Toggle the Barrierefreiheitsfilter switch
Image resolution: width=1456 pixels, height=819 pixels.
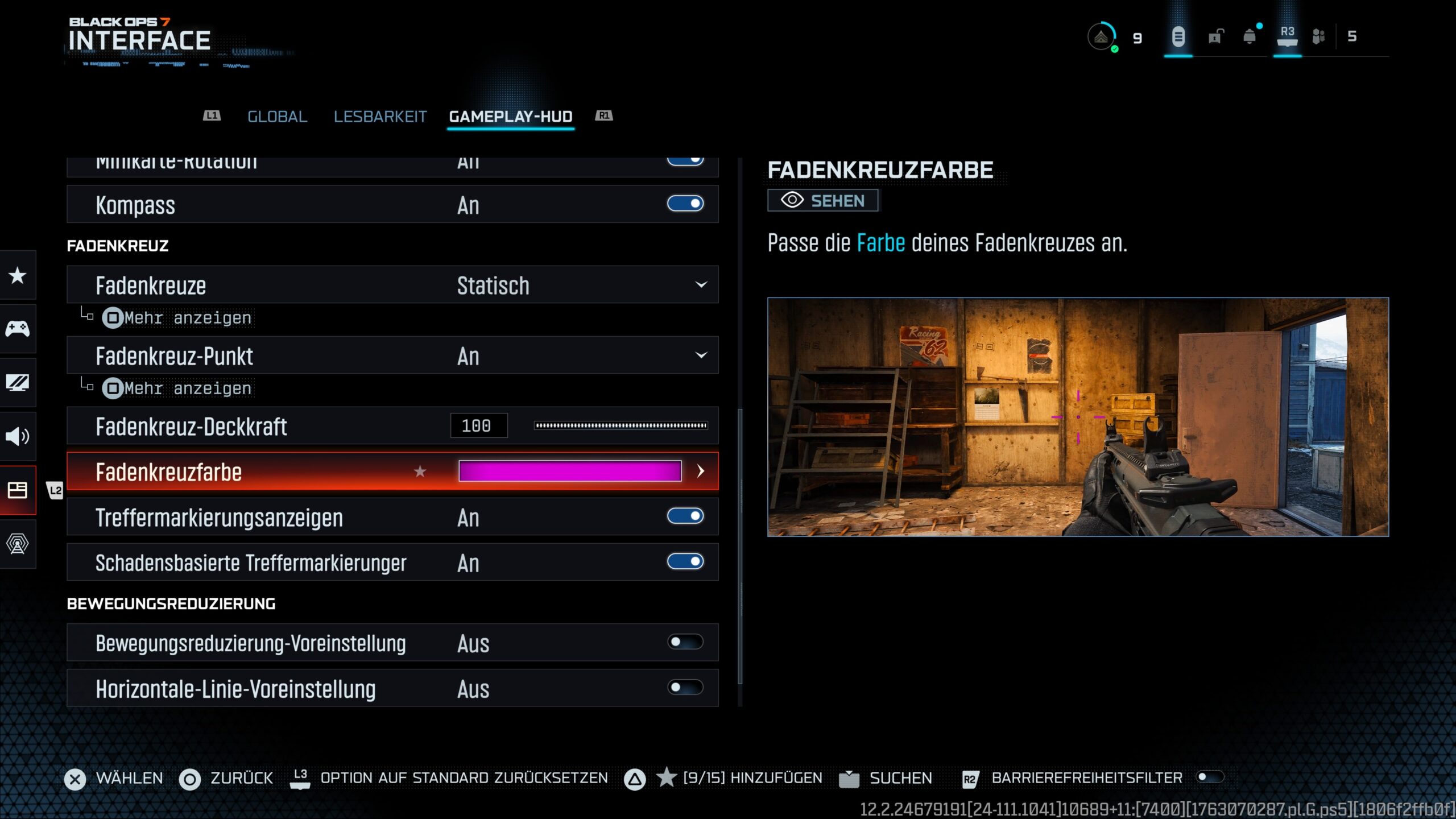click(x=1209, y=777)
